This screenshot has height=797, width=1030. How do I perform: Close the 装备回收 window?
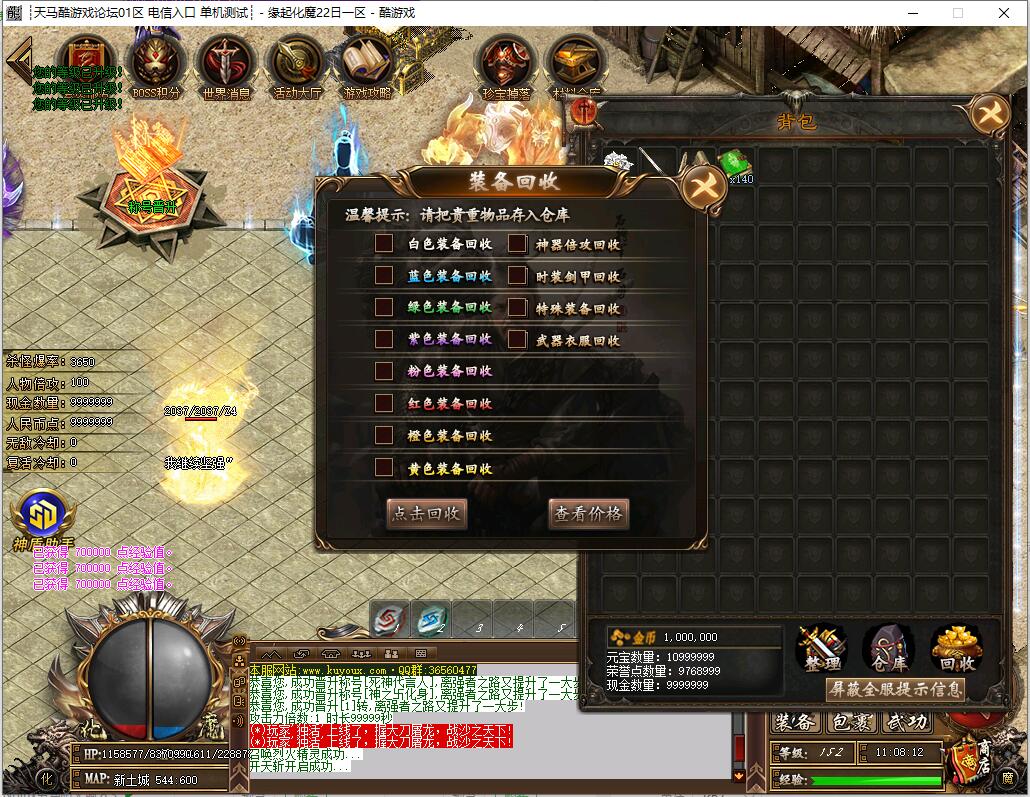698,187
